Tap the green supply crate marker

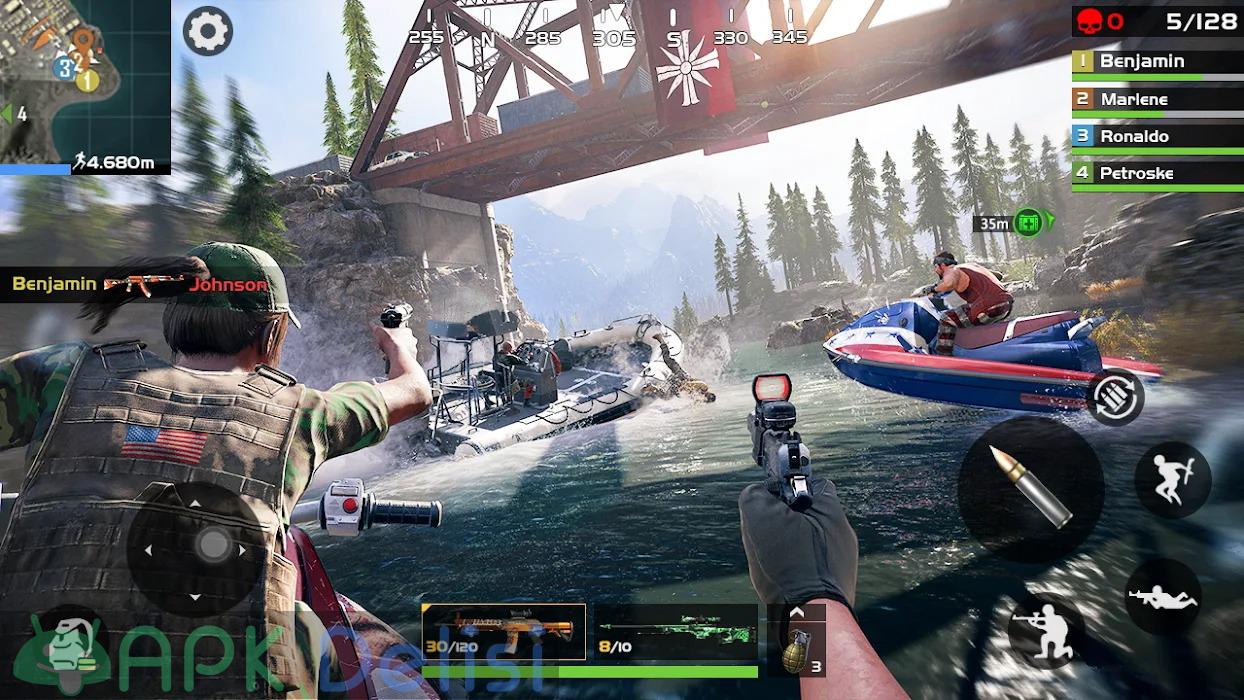tap(1027, 222)
